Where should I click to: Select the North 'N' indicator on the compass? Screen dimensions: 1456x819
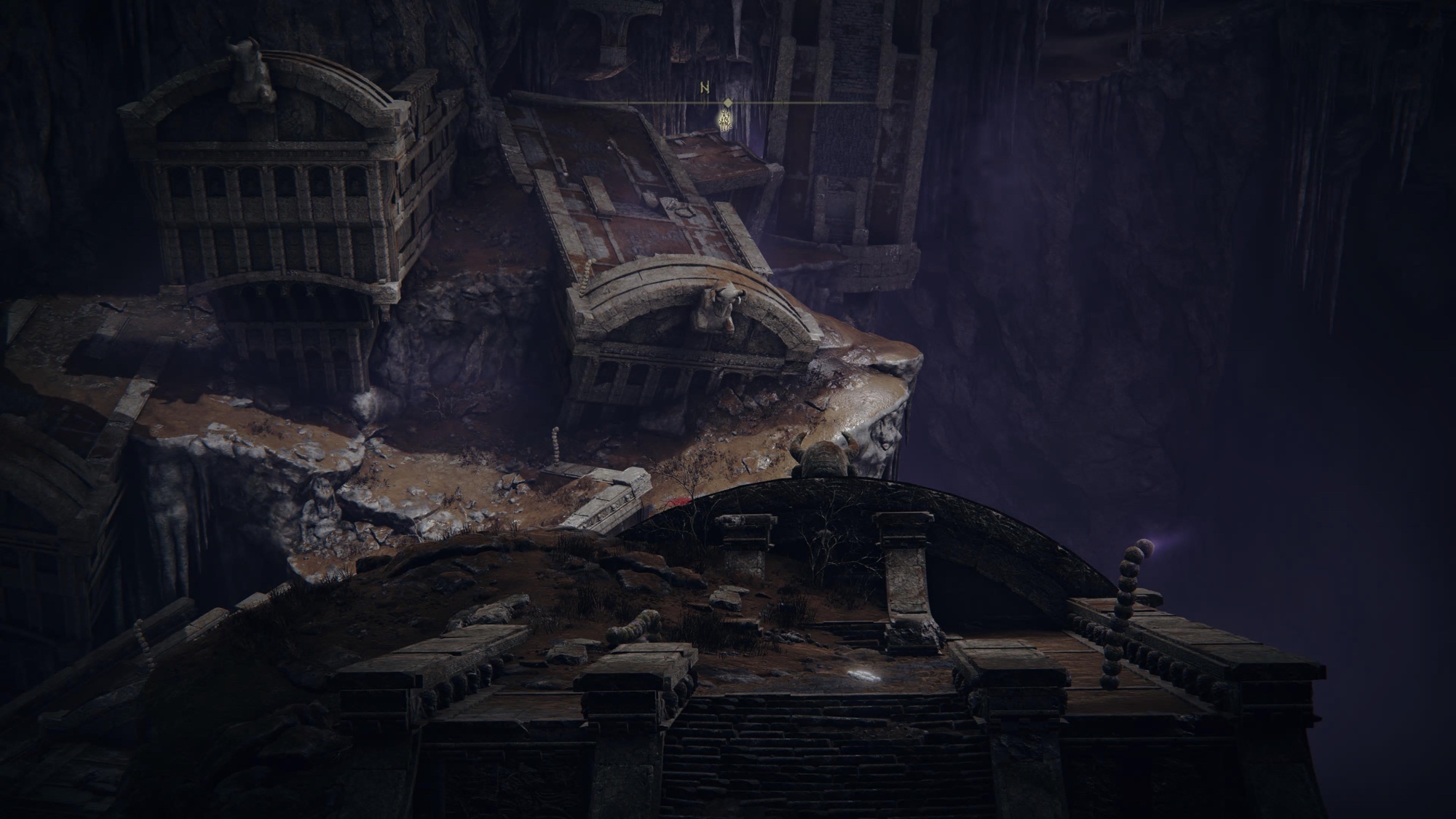[704, 88]
